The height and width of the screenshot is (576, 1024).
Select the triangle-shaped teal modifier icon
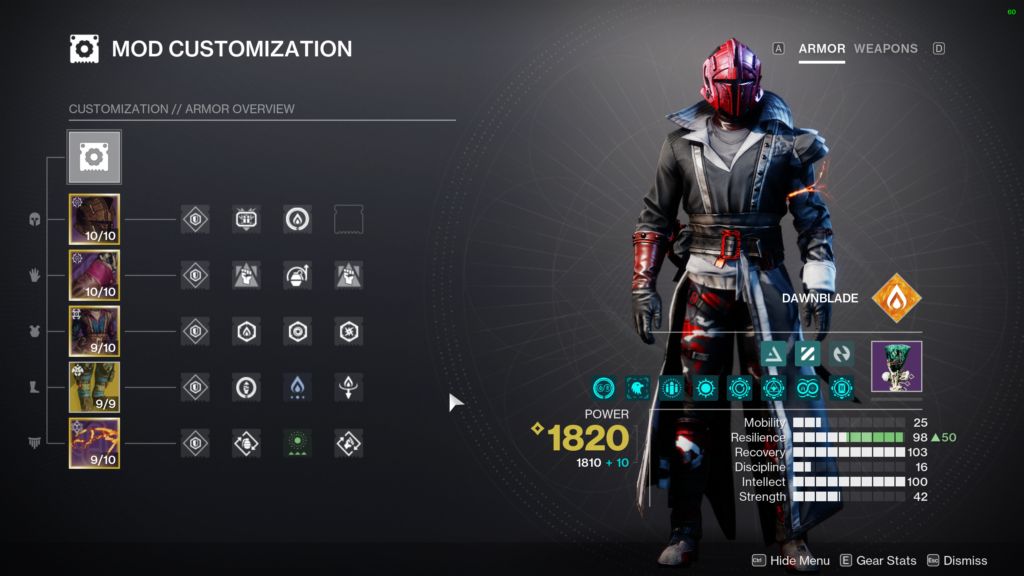coord(773,353)
